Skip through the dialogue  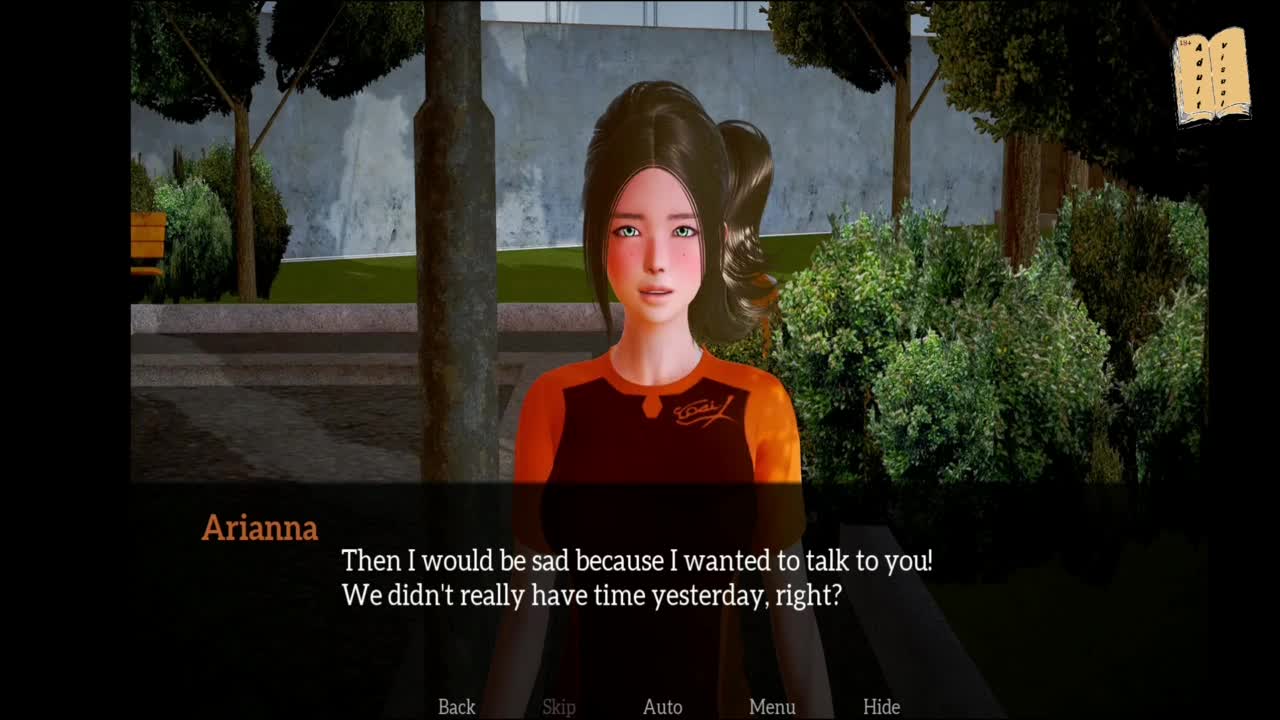point(559,707)
